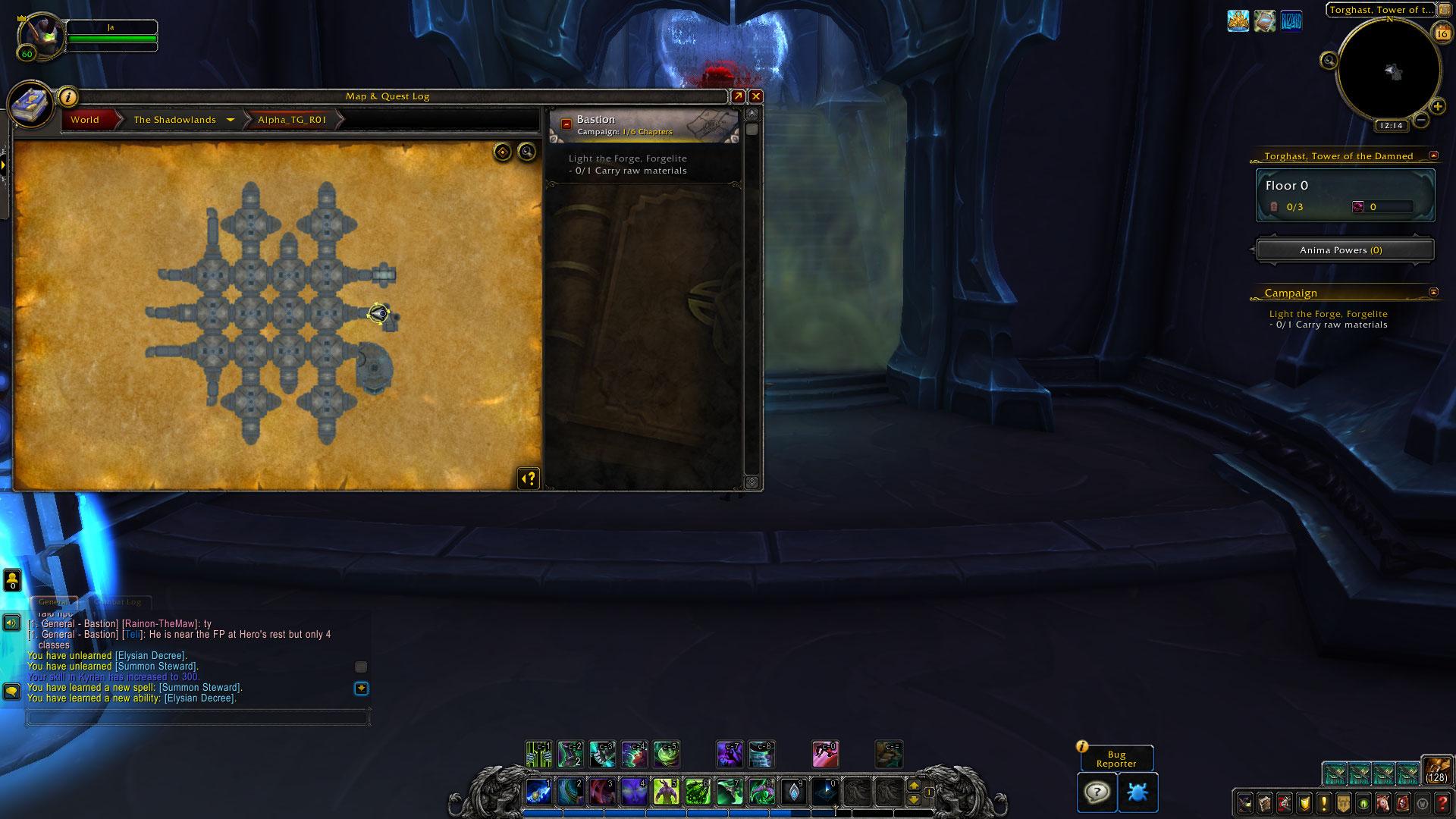Toggle the map question mark help button
Screen dimensions: 1456x819
529,479
